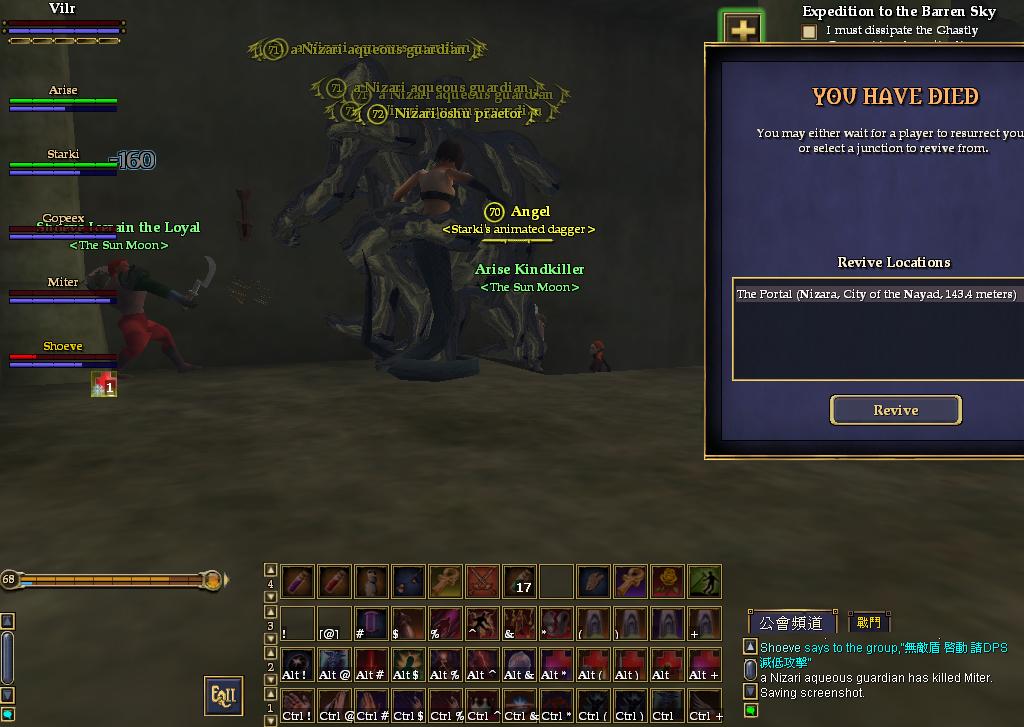The width and height of the screenshot is (1024, 727).
Task: Select your own player frame Vilr
Action: coord(63,22)
